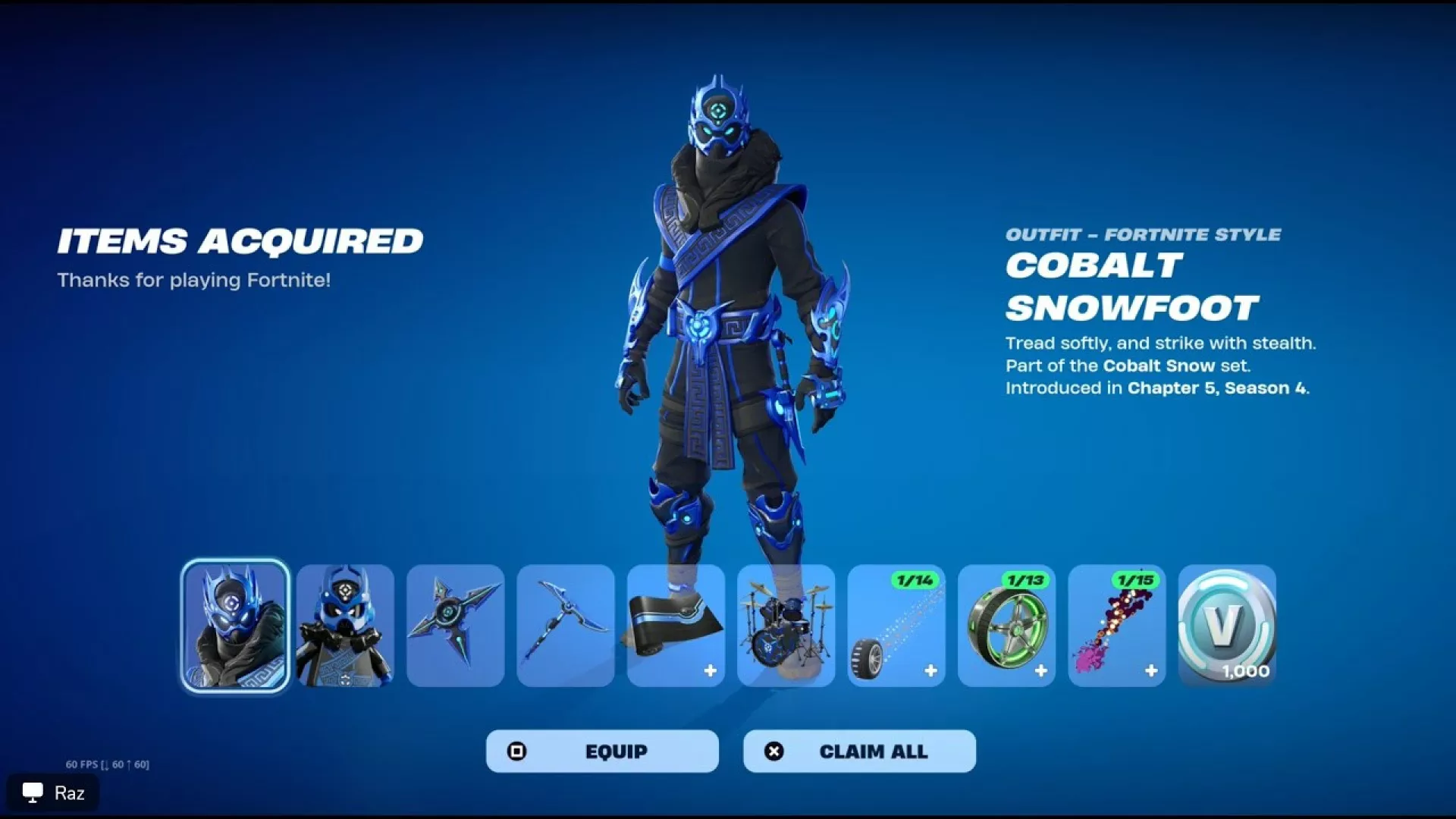Choose the LEGO-style Cobalt Snowfoot thumbnail
The image size is (1456, 819).
pyautogui.click(x=345, y=626)
